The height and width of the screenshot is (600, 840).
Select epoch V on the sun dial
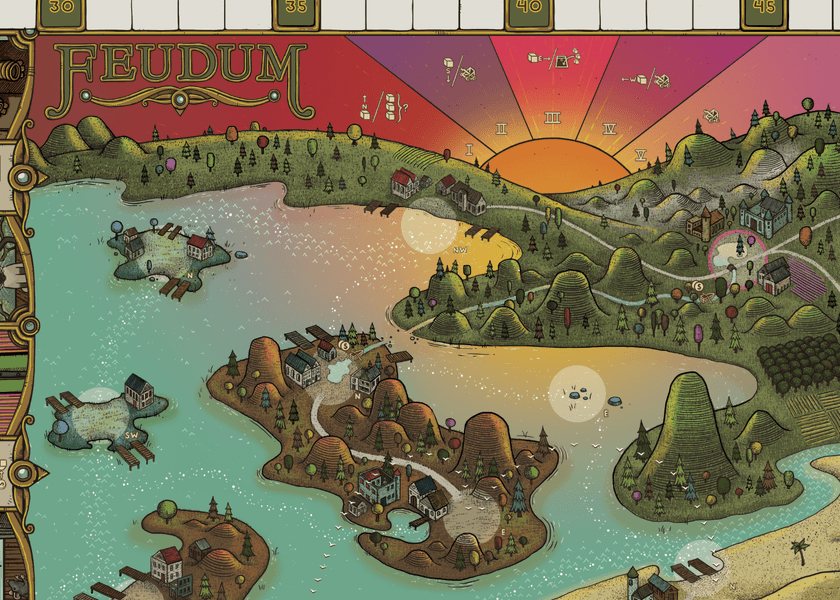(641, 154)
